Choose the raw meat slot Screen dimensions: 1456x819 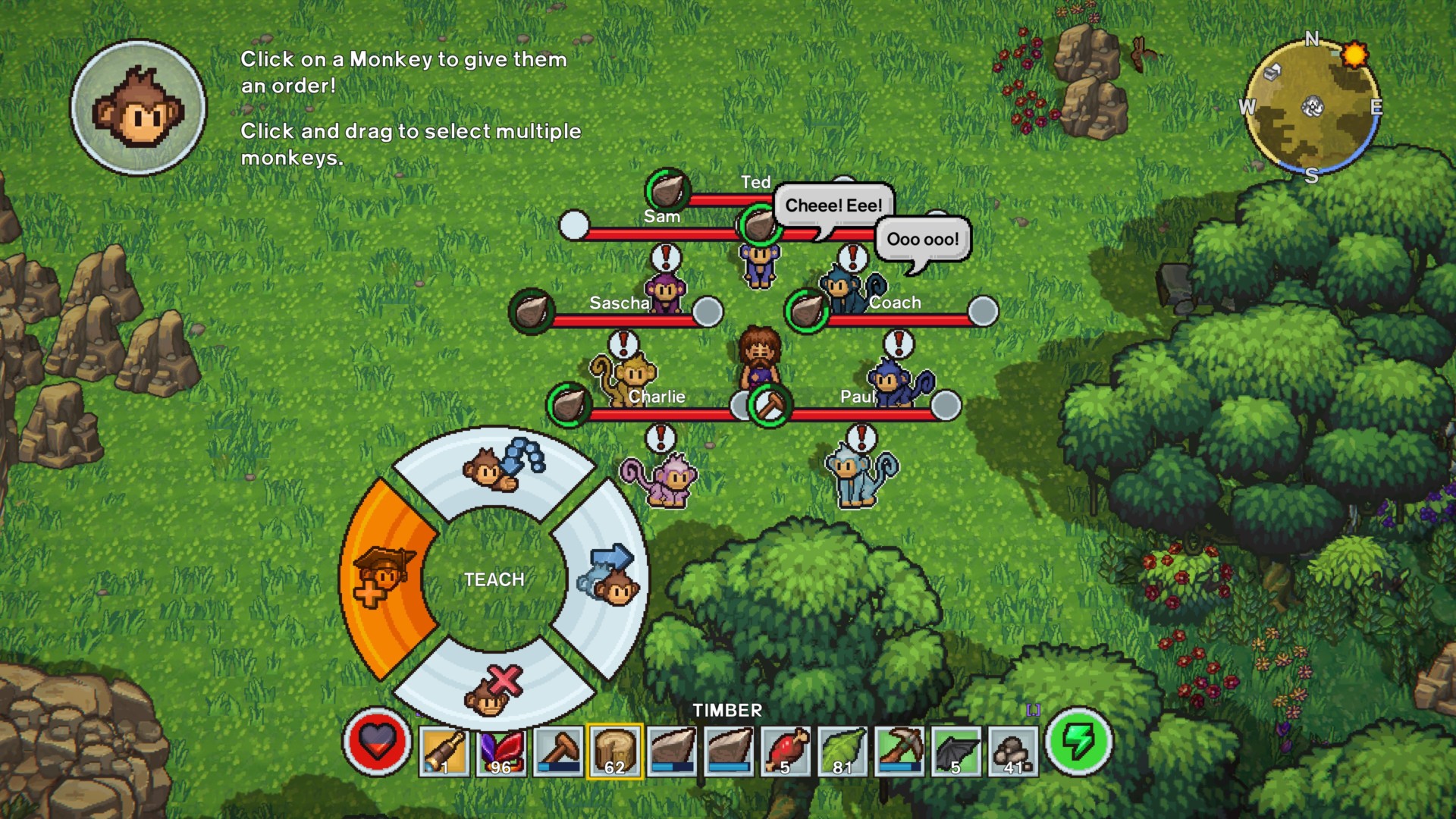(786, 751)
